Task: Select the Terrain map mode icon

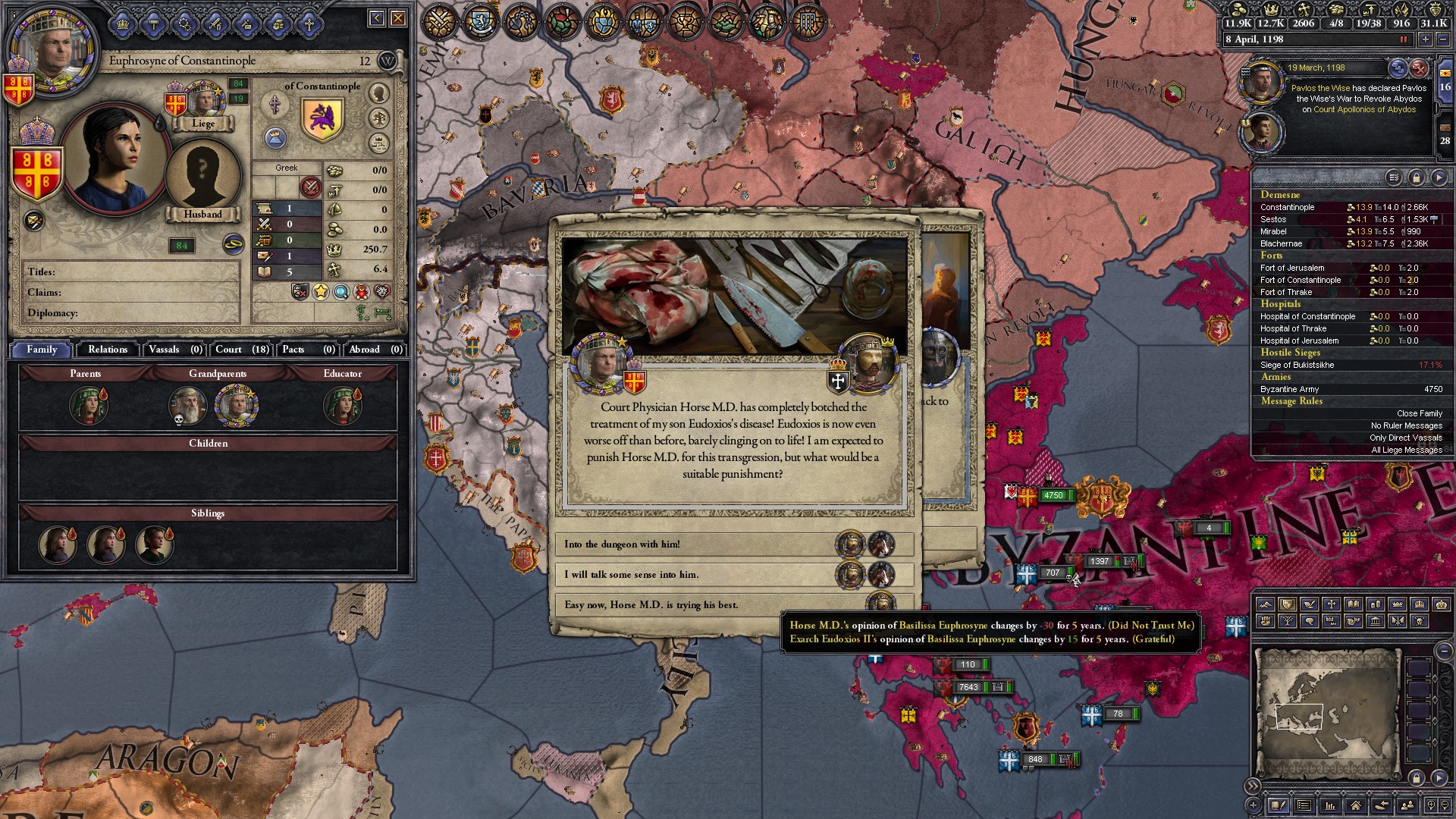Action: [x=1266, y=604]
